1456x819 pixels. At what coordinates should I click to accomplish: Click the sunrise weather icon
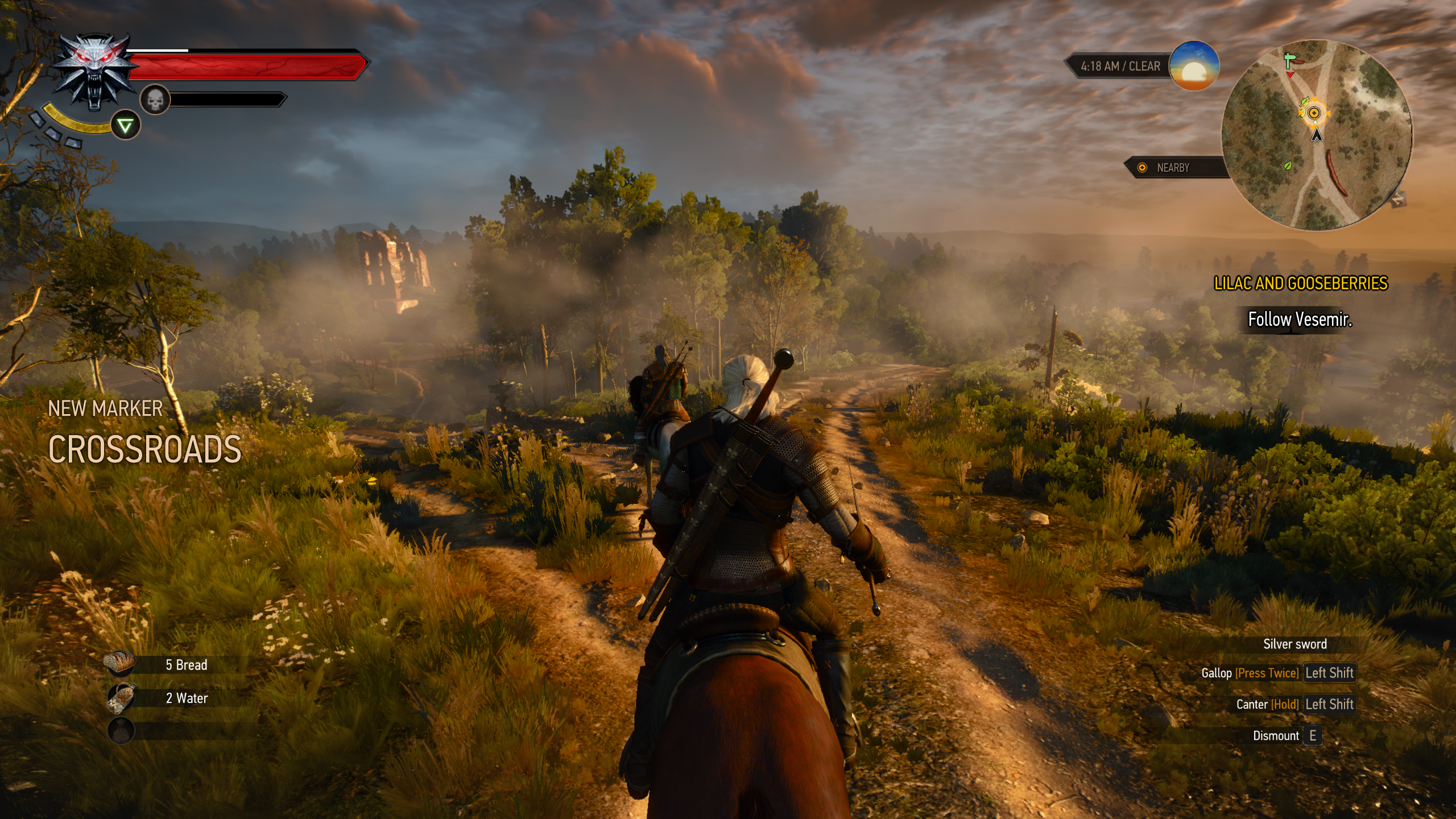click(1194, 65)
